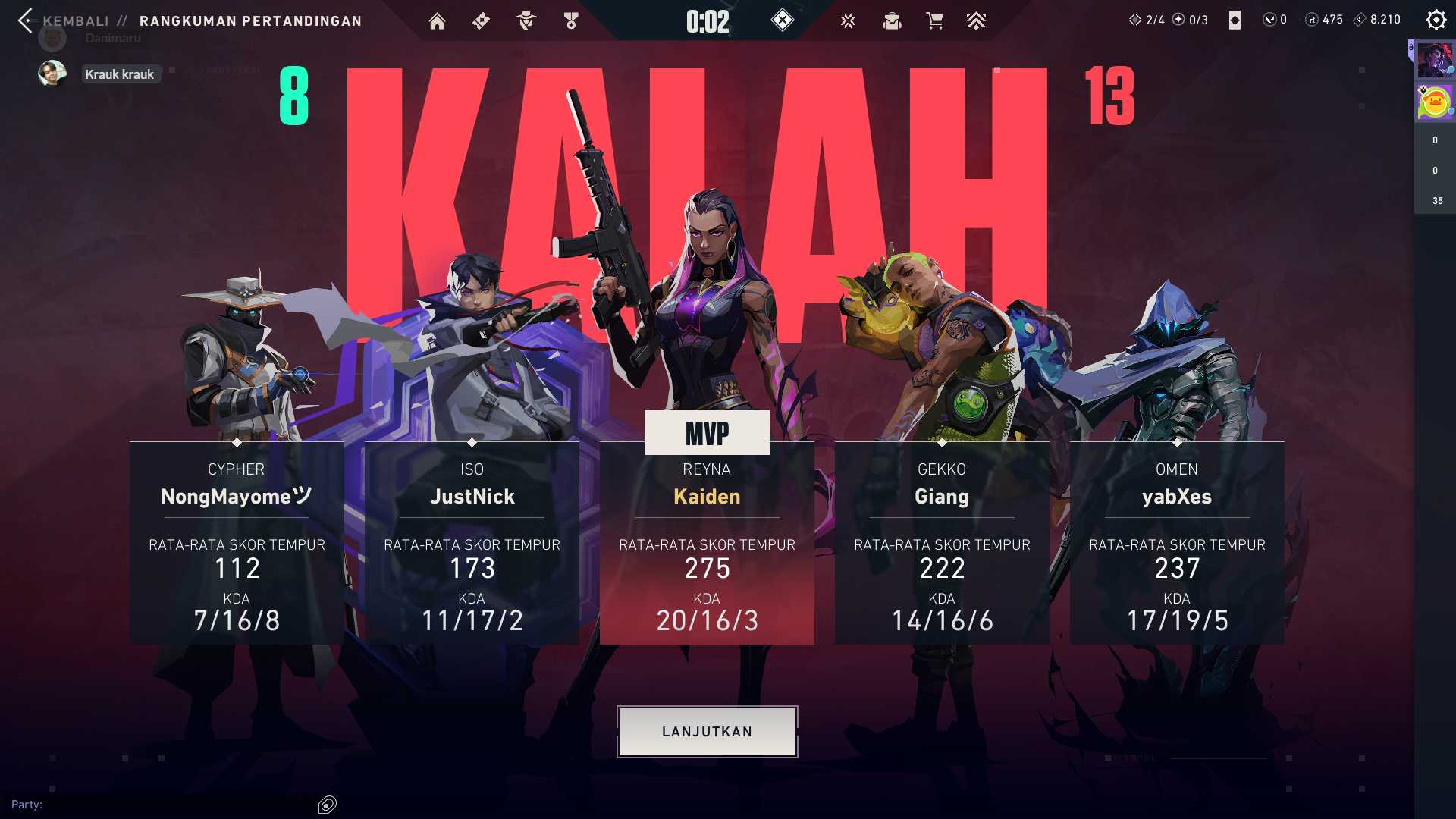Image resolution: width=1456 pixels, height=819 pixels.
Task: Open the battlepass ticket icon
Action: coord(481,21)
